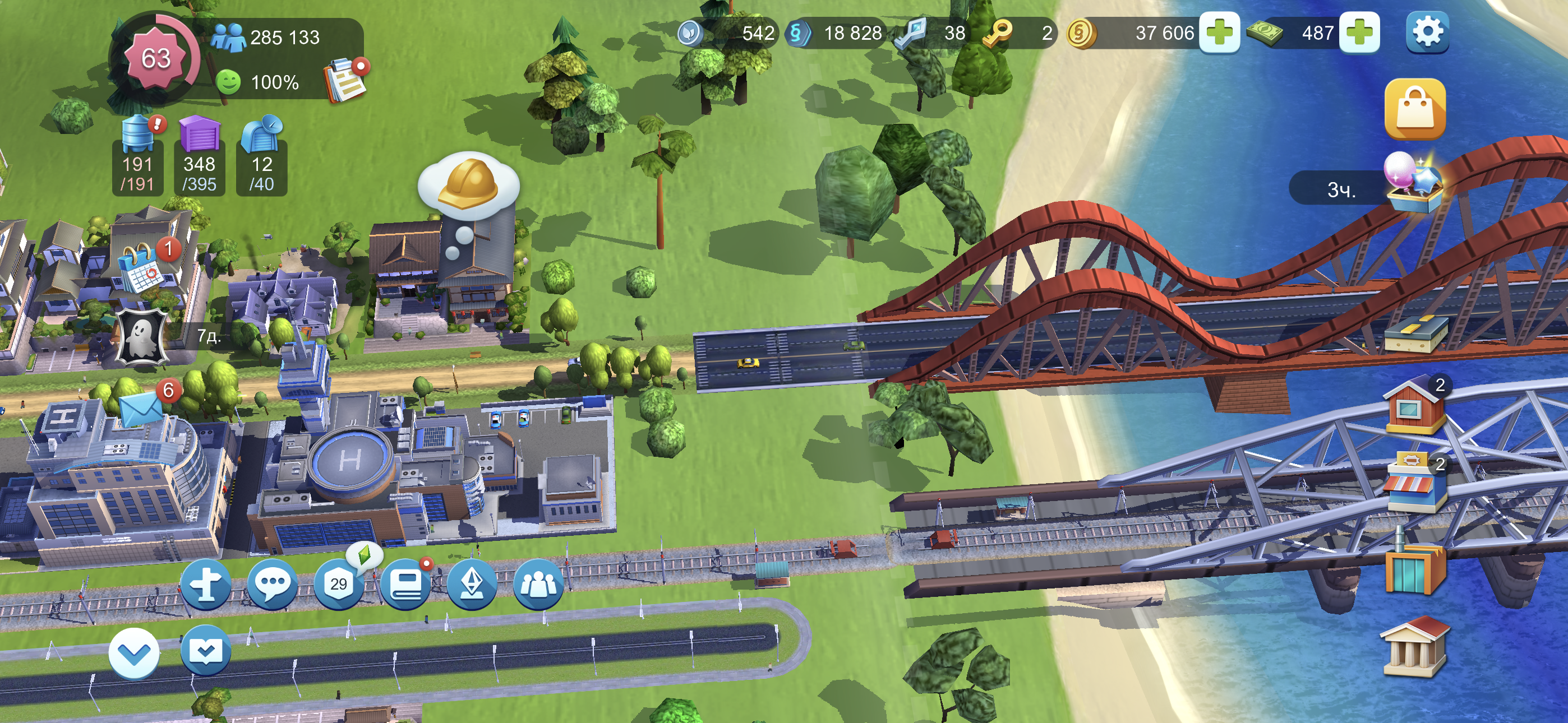The height and width of the screenshot is (723, 1568).
Task: Open the city storage warehouse 348/395
Action: point(200,155)
